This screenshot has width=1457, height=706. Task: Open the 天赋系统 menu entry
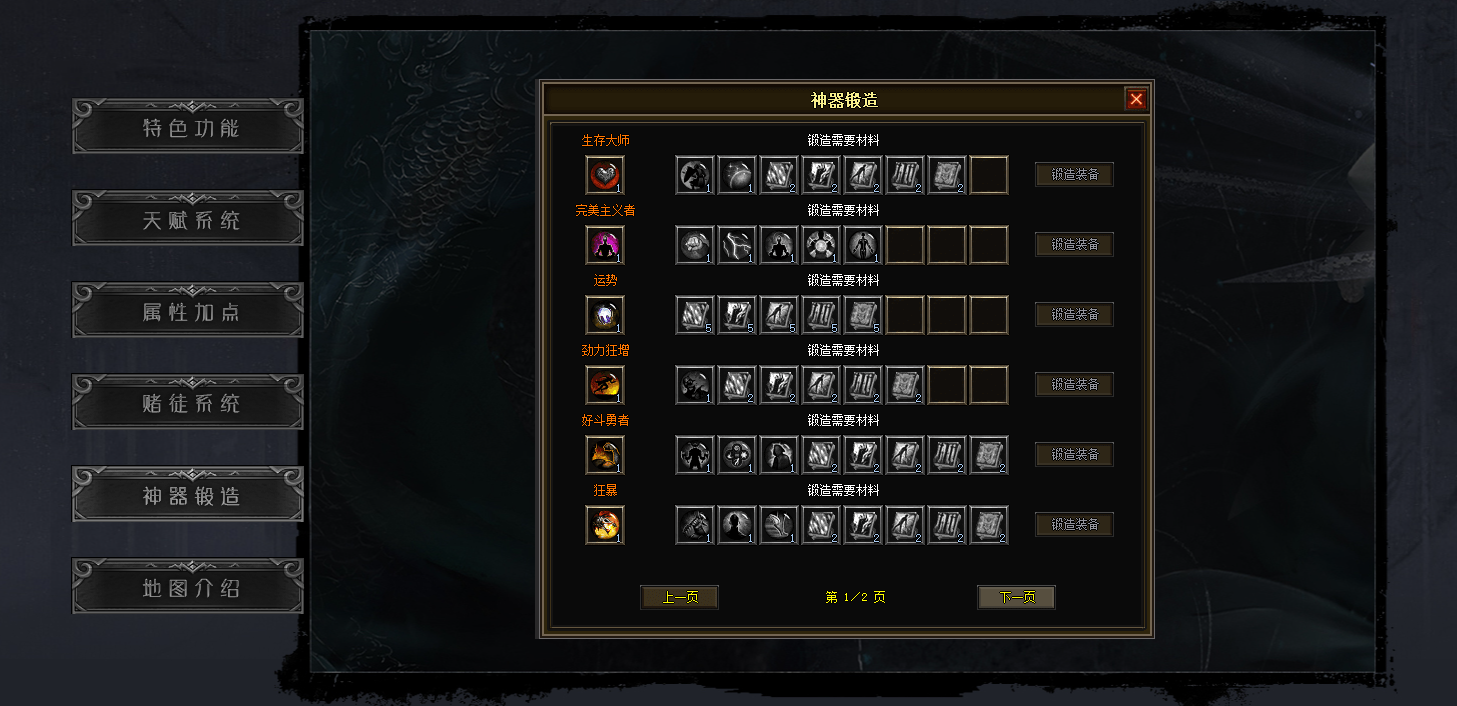point(188,218)
